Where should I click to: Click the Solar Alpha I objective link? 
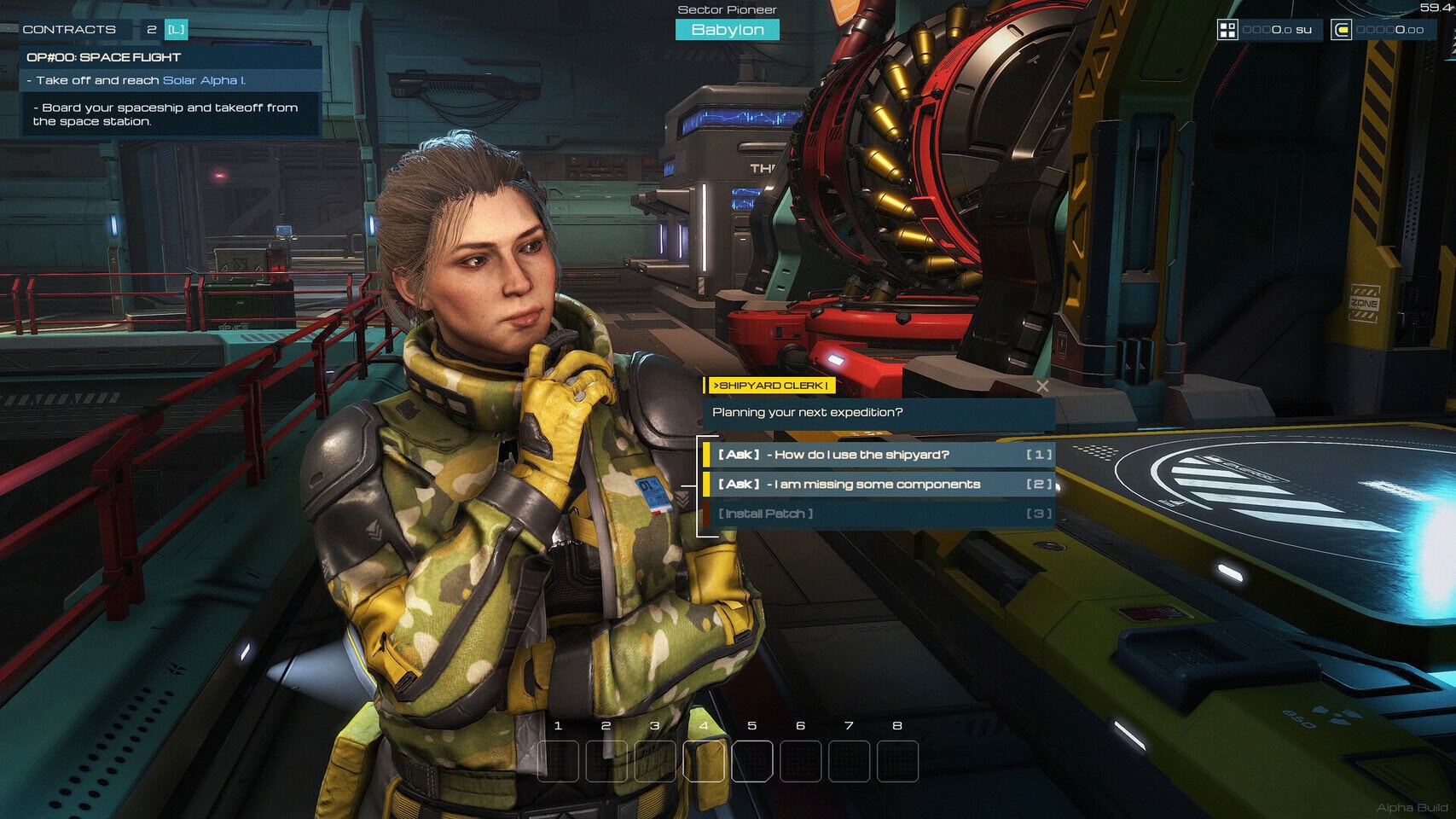[203, 80]
